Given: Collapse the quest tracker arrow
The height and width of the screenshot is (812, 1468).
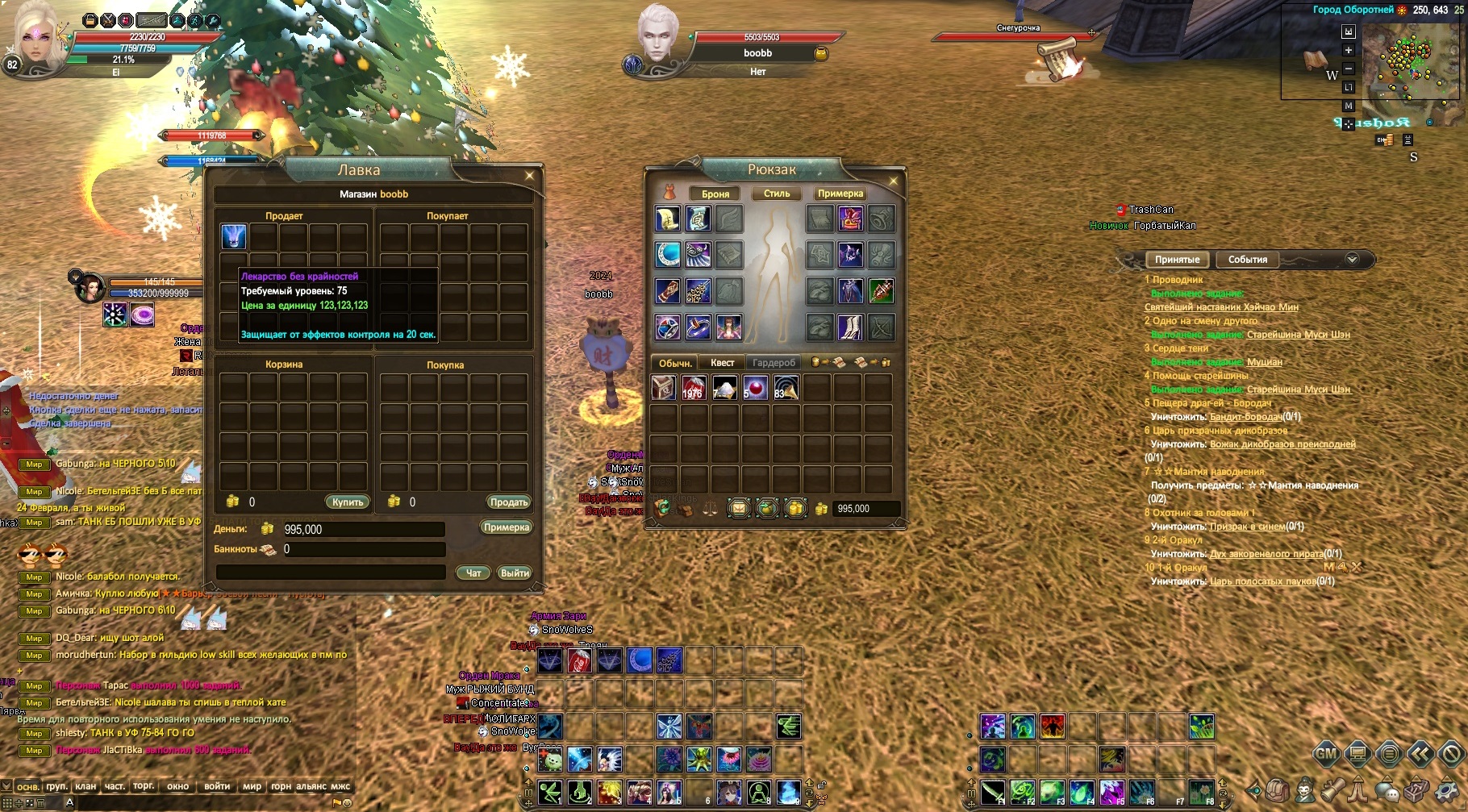Looking at the screenshot, I should 1352,259.
